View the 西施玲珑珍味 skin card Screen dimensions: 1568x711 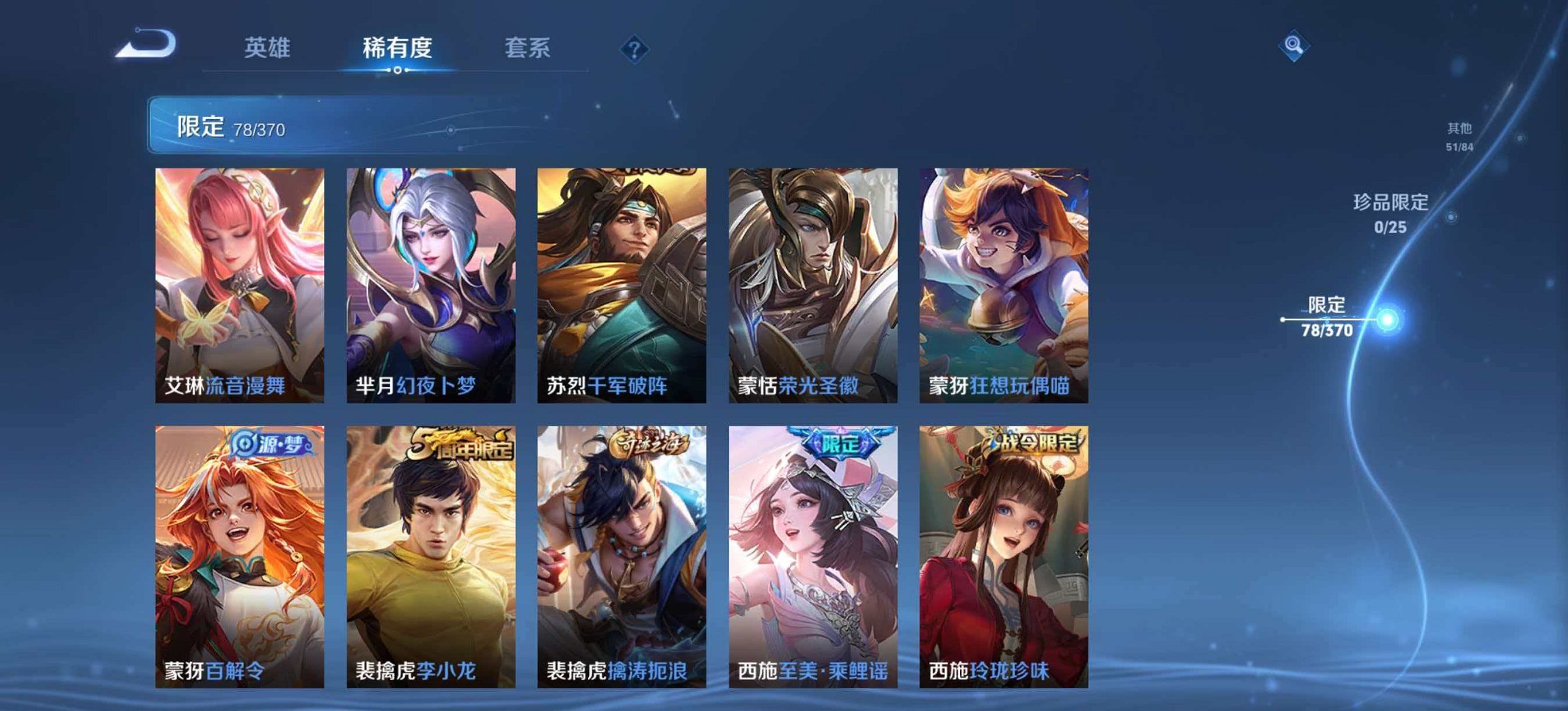[x=1006, y=547]
